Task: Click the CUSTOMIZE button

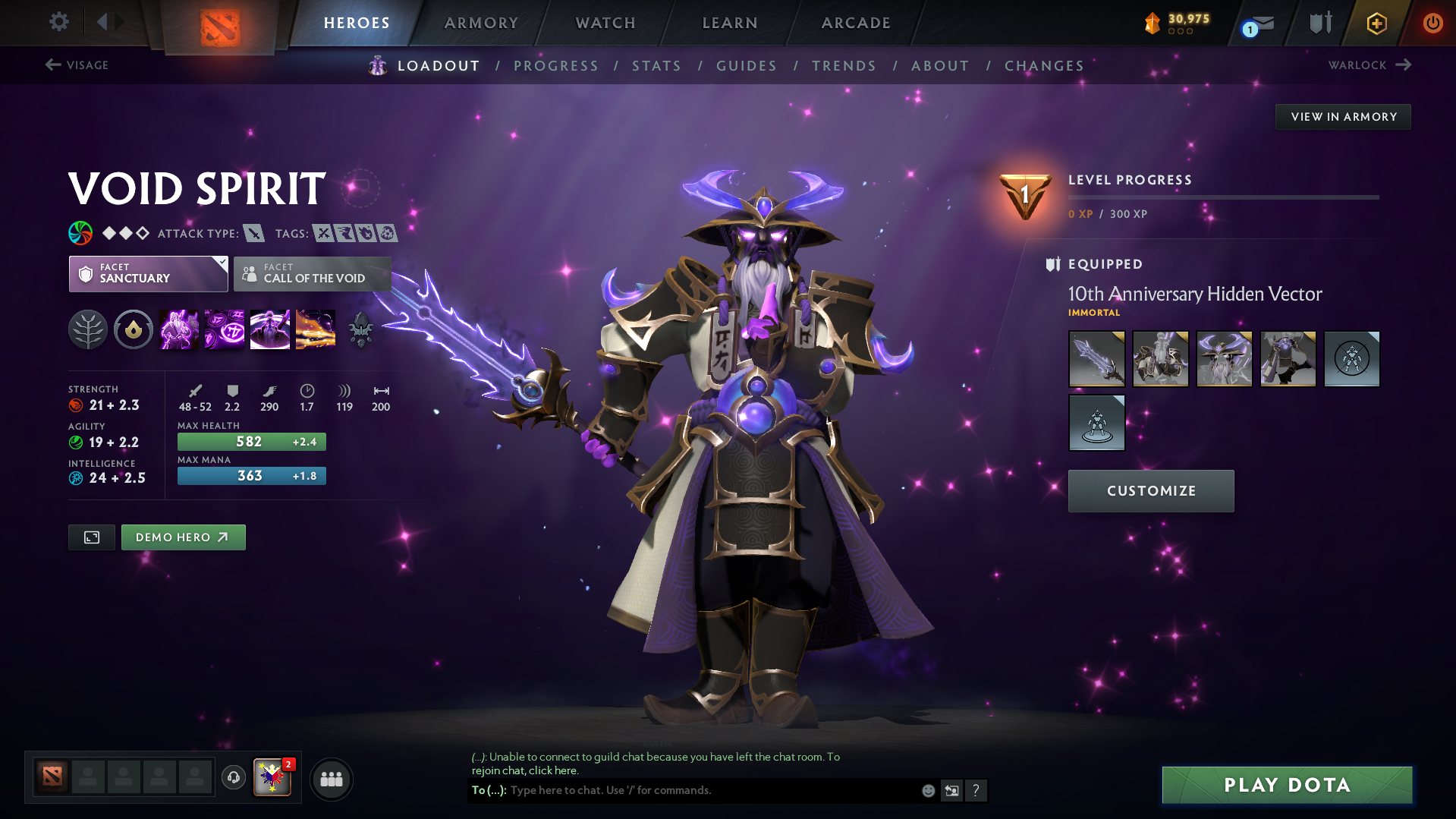Action: [1150, 490]
